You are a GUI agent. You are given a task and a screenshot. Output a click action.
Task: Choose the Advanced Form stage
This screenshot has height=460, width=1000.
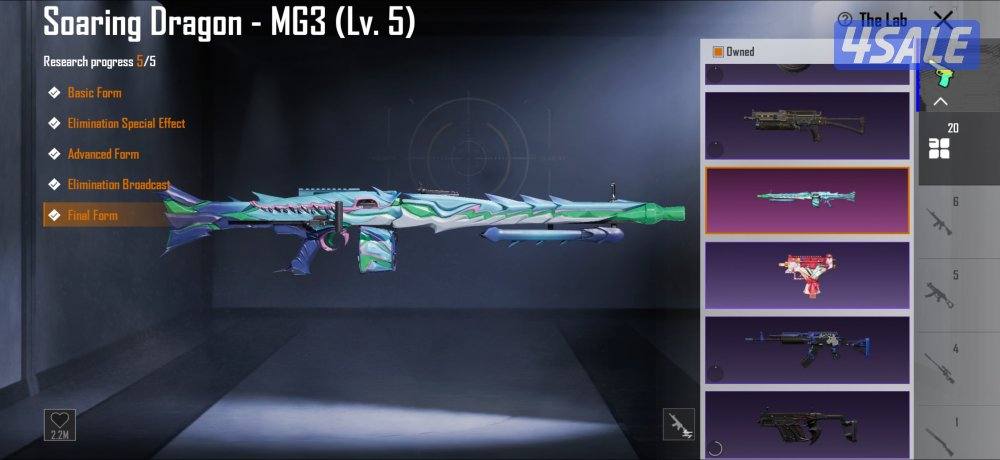pos(102,154)
